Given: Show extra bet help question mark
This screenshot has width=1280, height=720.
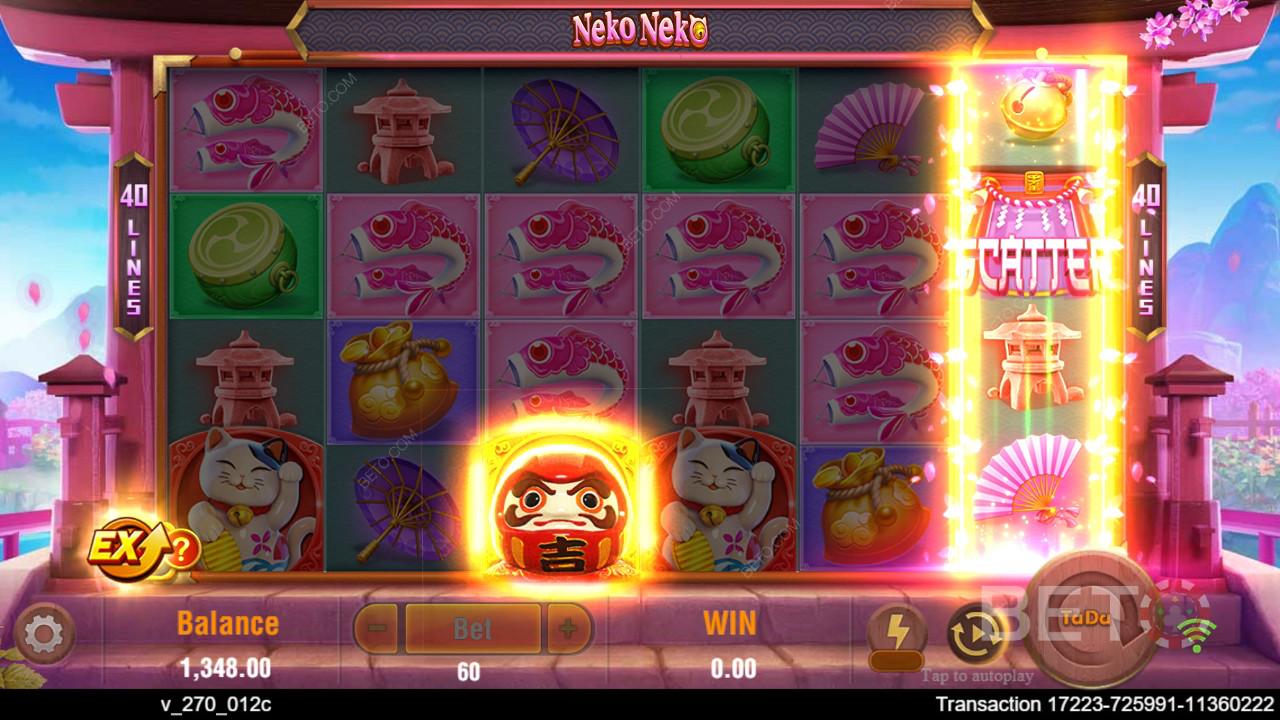Looking at the screenshot, I should pos(182,549).
